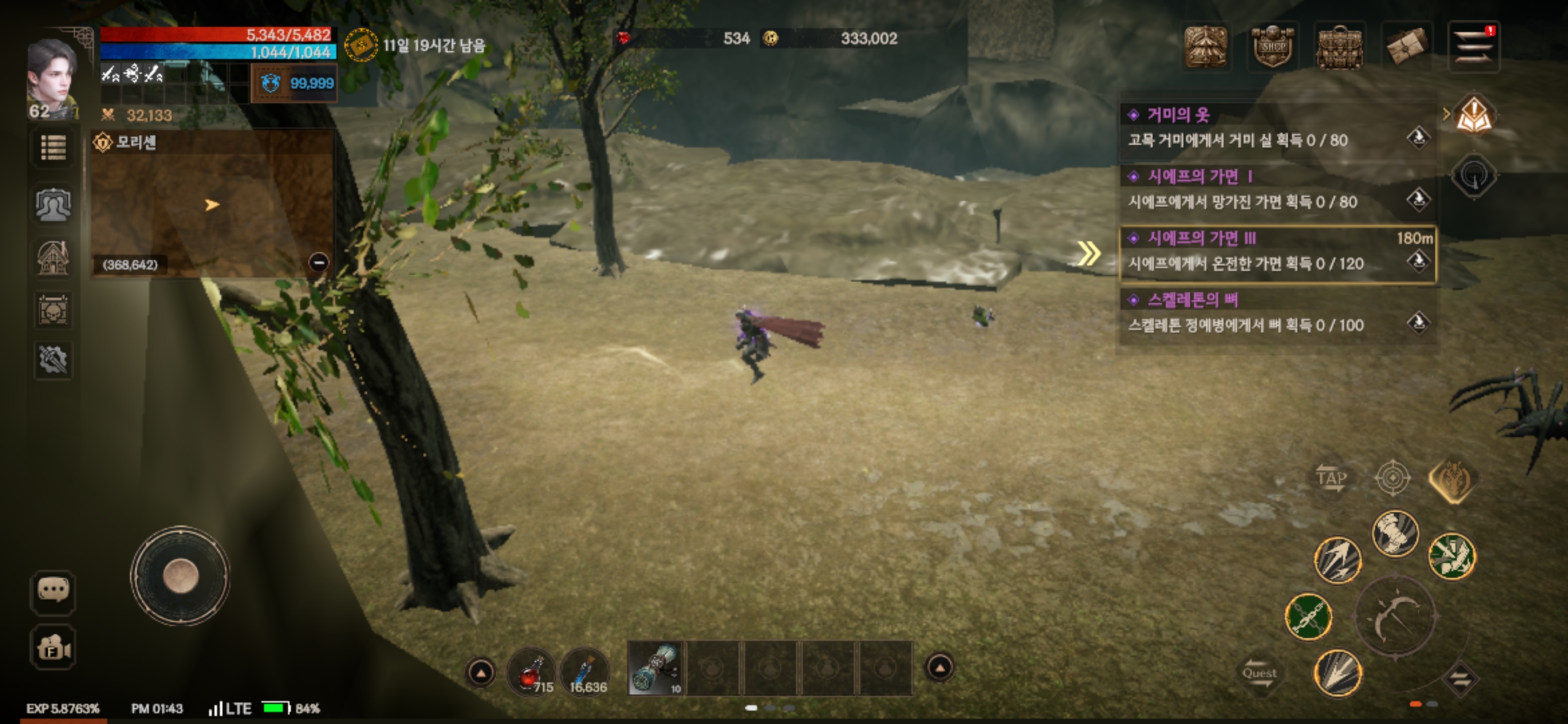
Task: Open the backpack inventory icon
Action: pyautogui.click(x=1339, y=46)
